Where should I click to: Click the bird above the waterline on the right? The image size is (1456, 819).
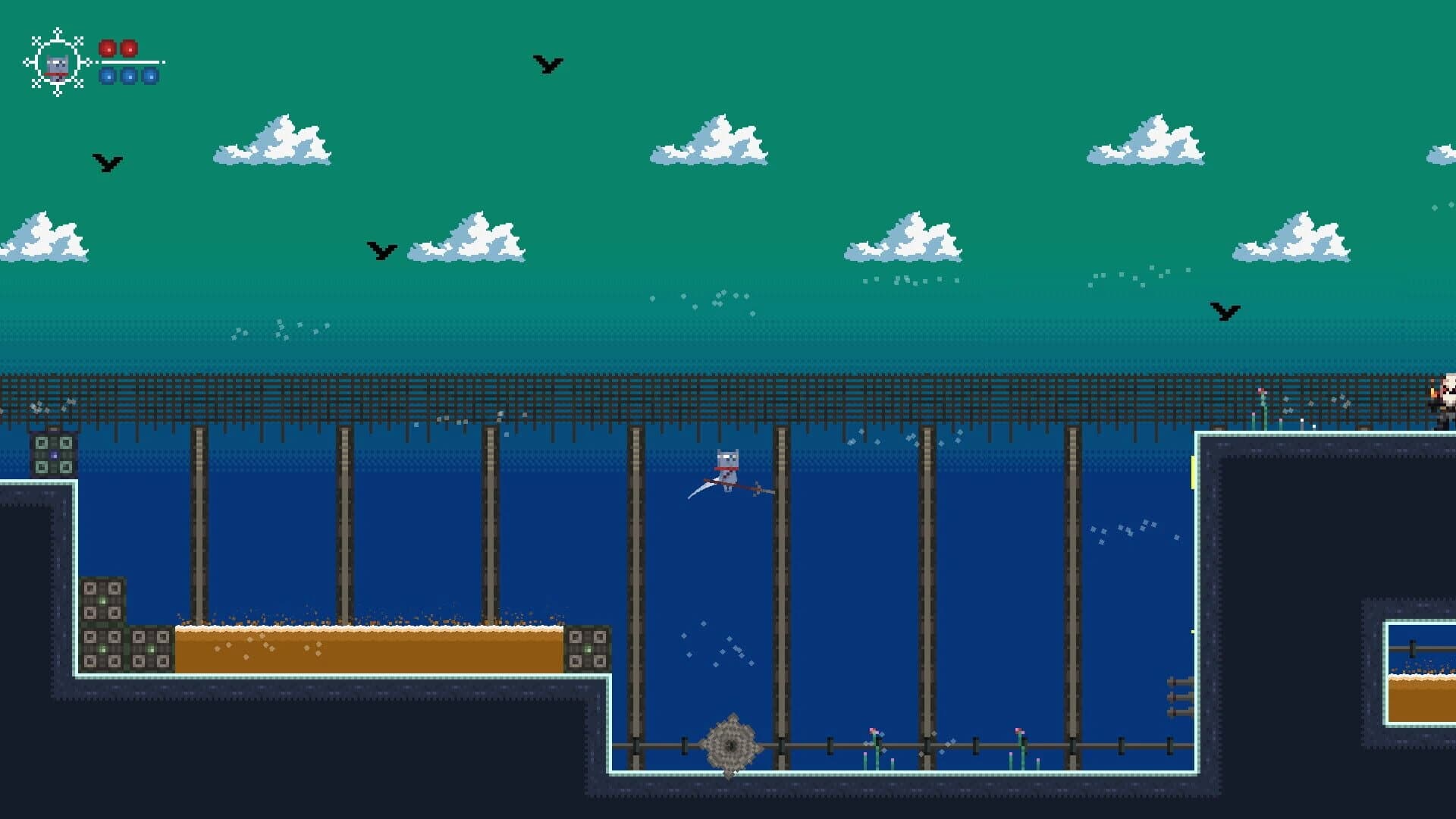[1226, 312]
